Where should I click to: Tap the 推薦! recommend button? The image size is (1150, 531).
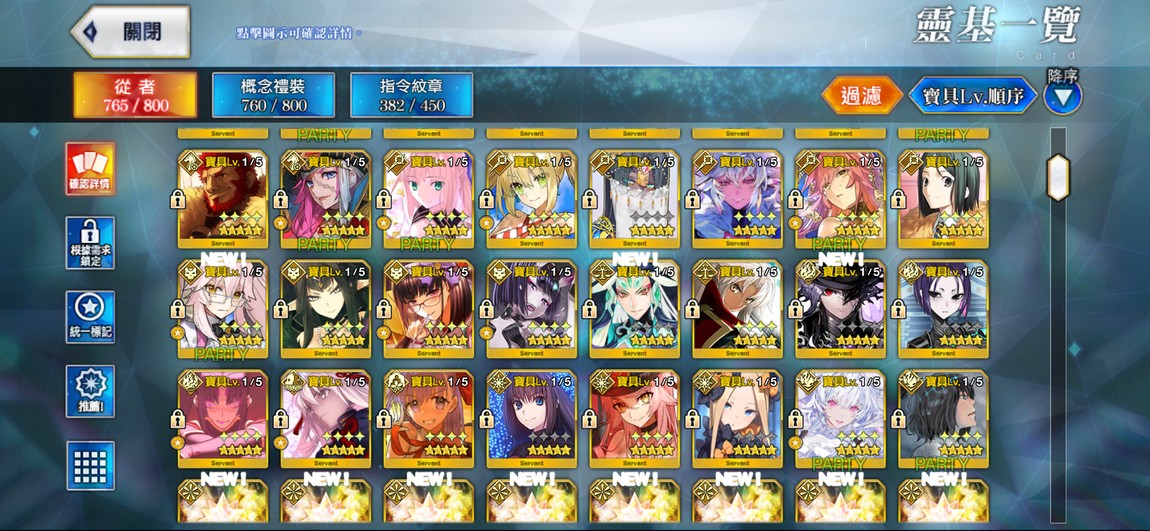[90, 391]
